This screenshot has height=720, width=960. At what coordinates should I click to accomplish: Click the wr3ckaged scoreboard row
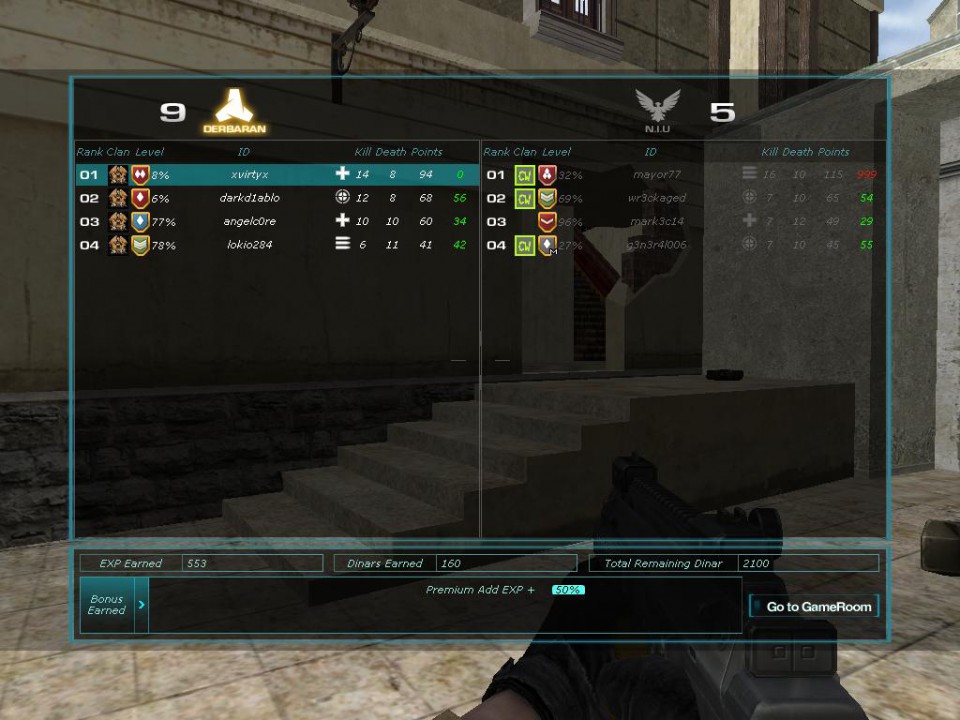[x=656, y=198]
